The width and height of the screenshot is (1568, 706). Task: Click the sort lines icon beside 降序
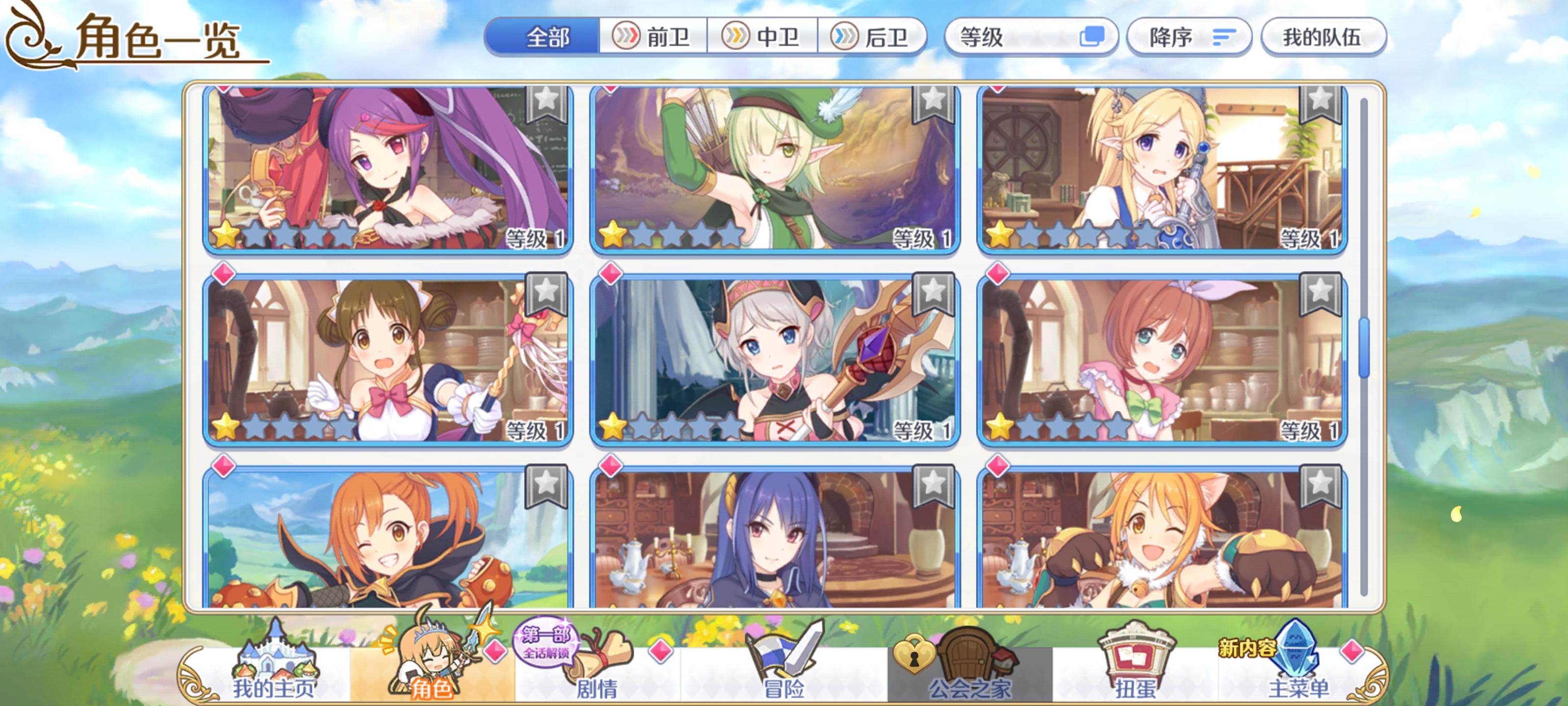1222,37
